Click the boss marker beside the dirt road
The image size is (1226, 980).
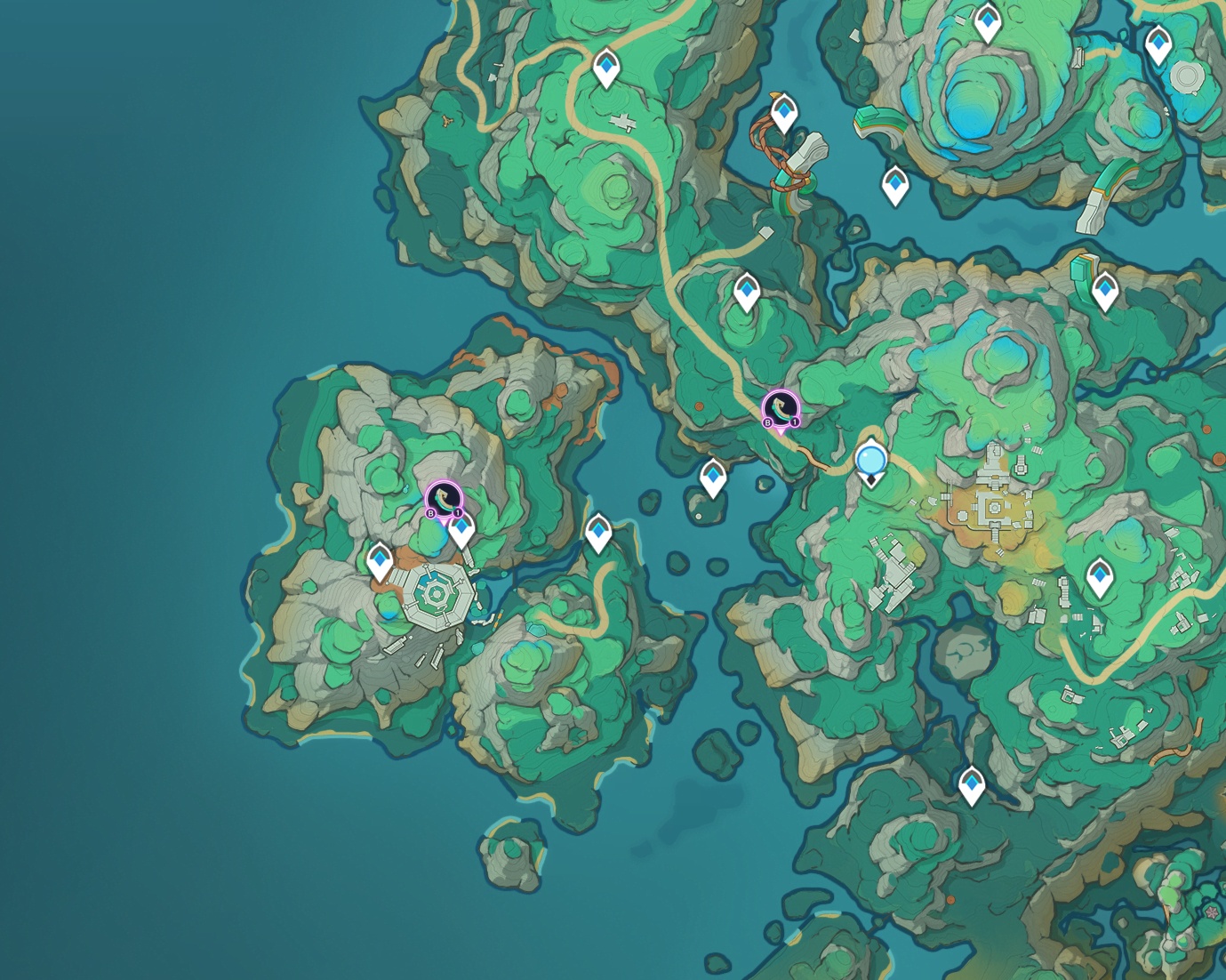pos(781,408)
